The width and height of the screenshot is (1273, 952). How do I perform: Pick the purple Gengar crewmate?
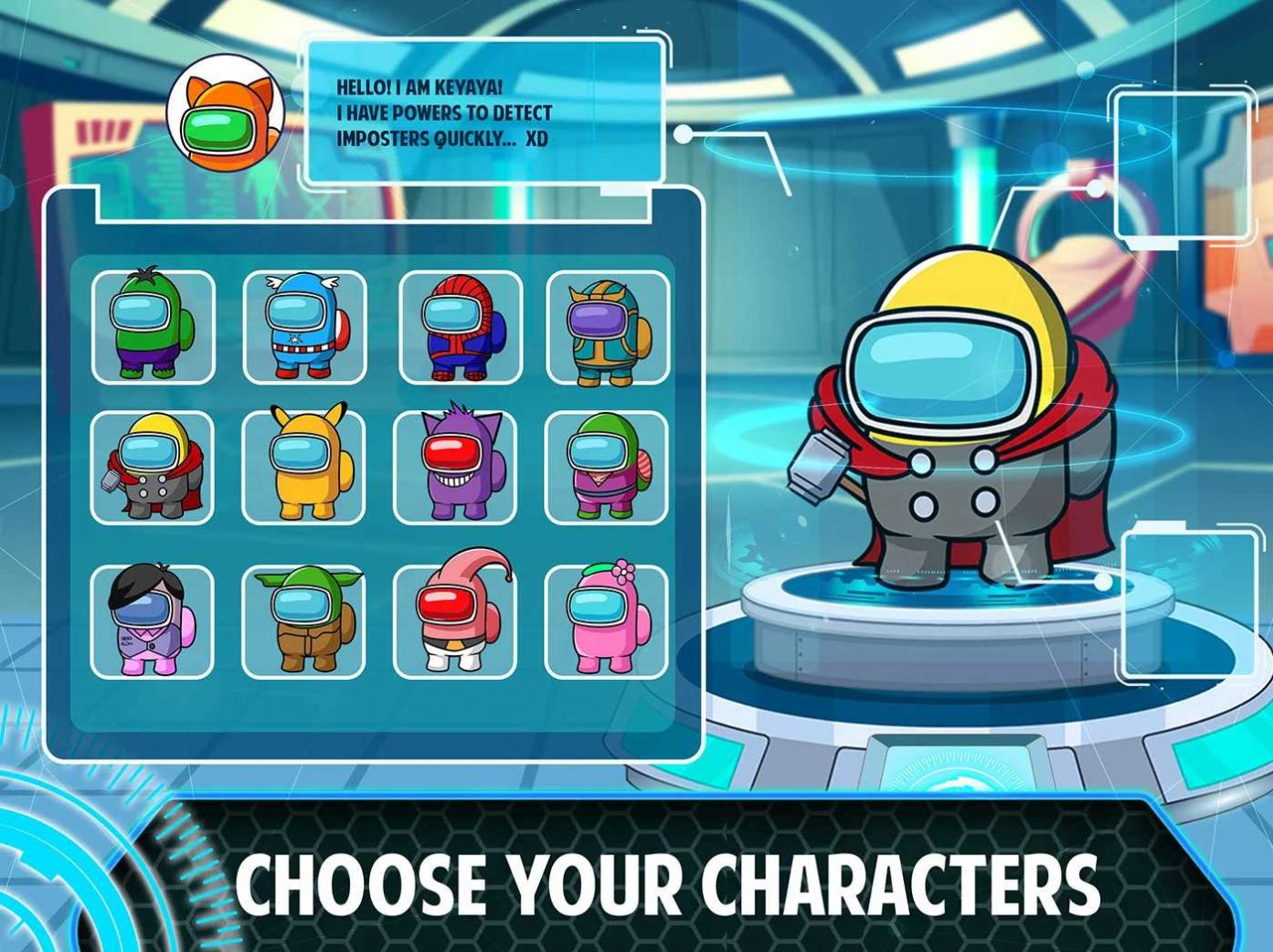[x=455, y=467]
